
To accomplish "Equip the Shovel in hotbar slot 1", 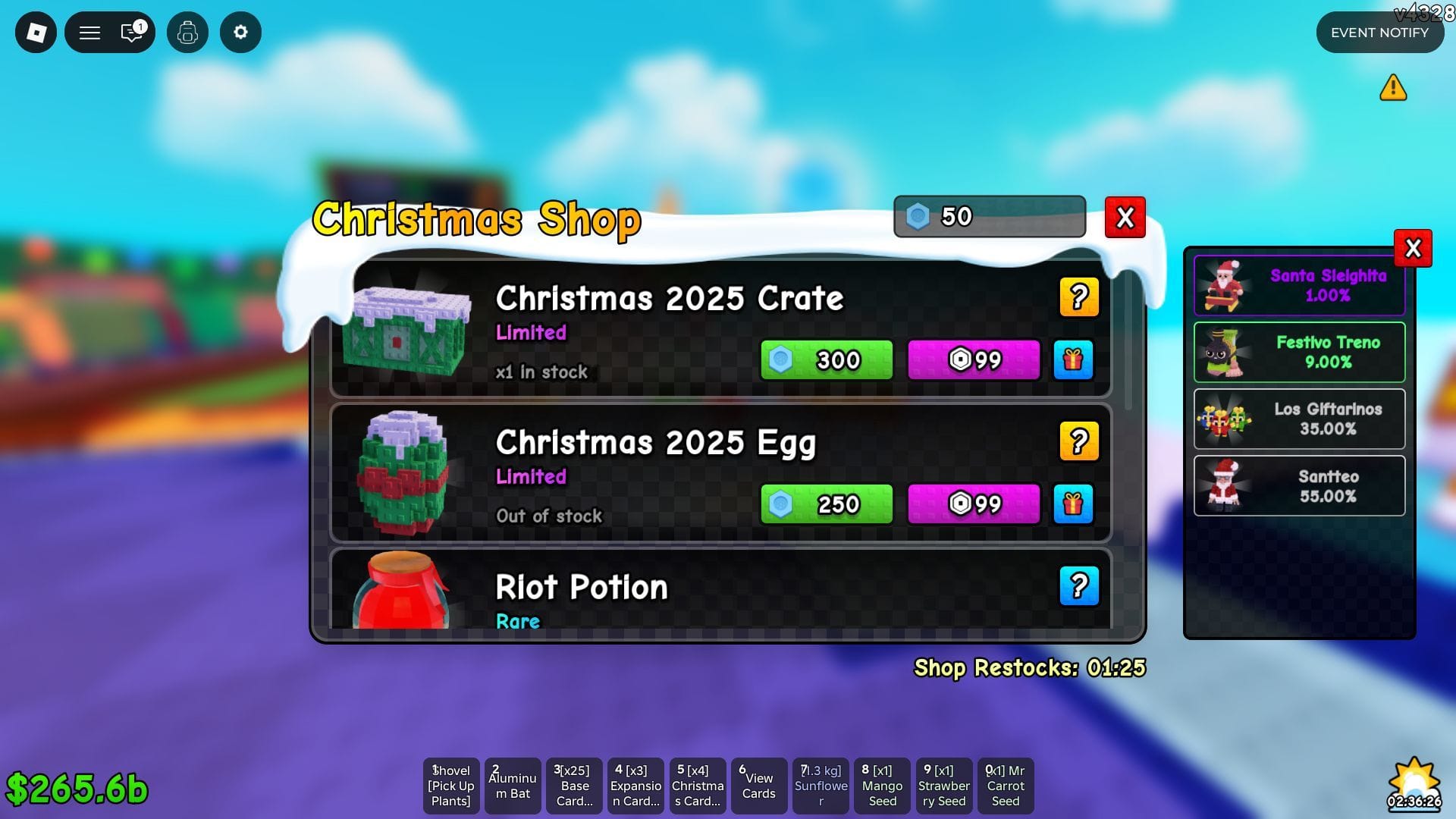I will click(x=450, y=786).
